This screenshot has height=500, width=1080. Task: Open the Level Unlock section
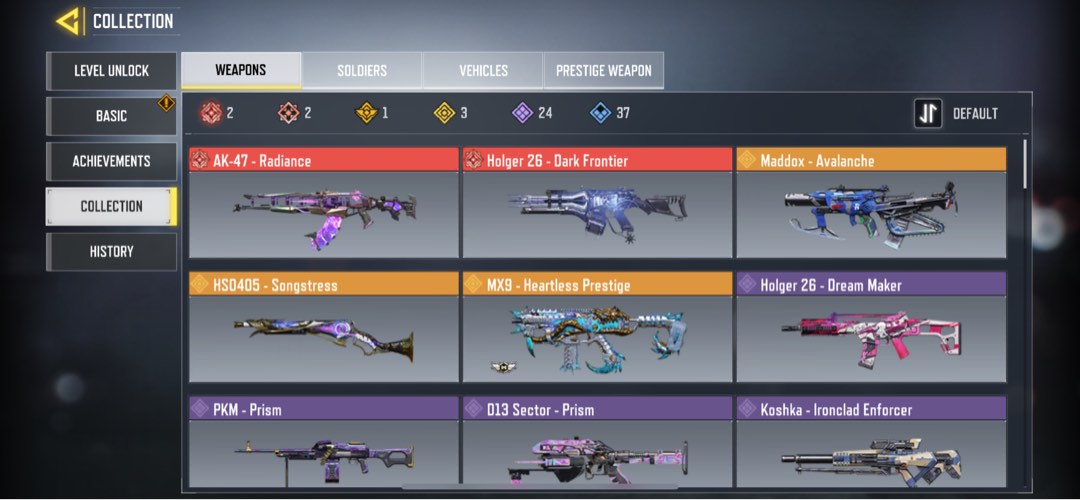point(111,71)
